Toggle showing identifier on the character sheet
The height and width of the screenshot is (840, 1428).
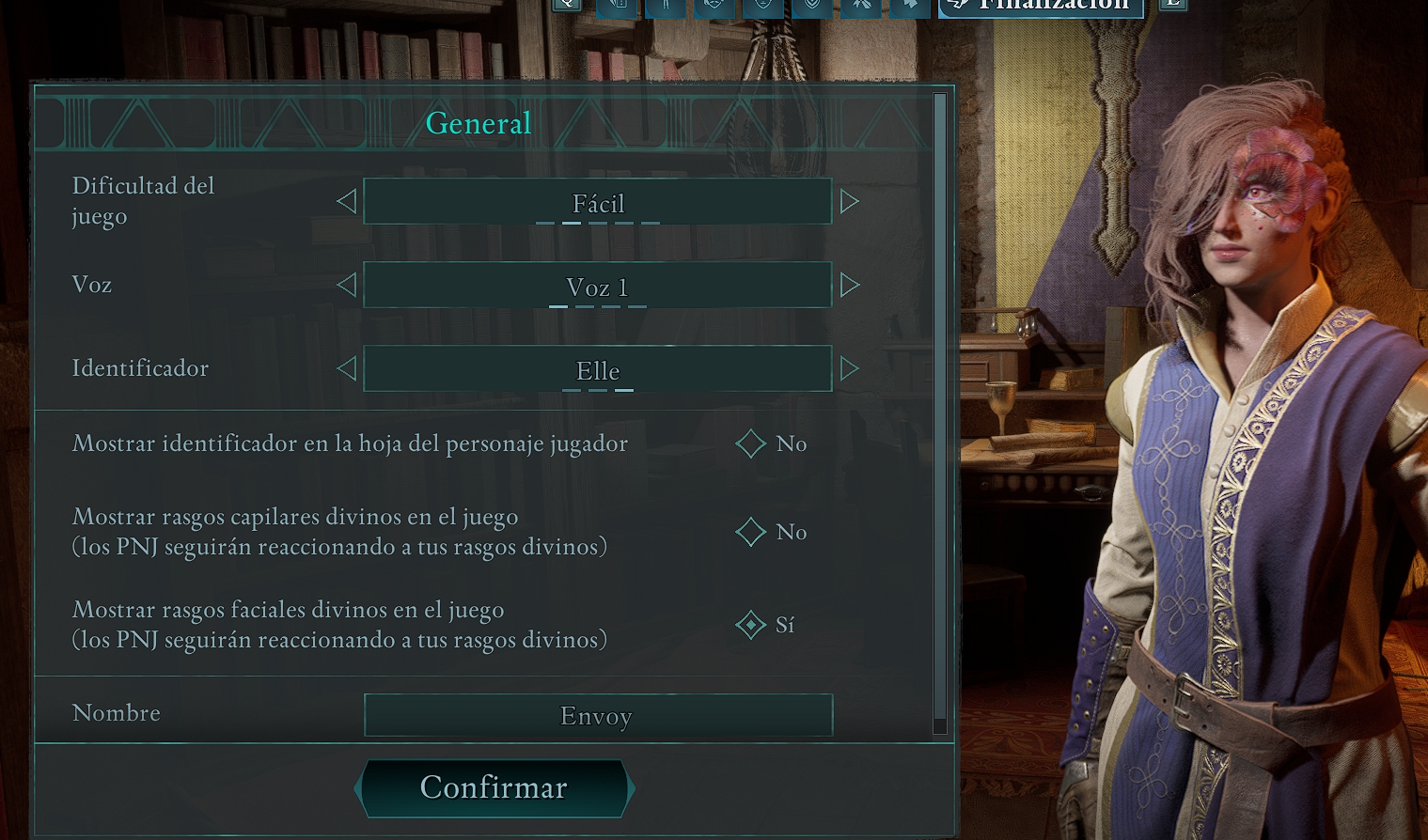click(x=751, y=443)
